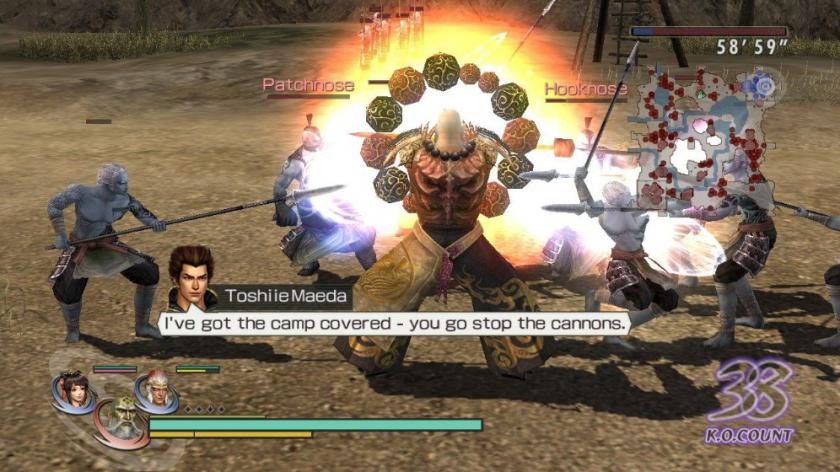Viewport: 840px width, 472px height.
Task: Click Toshiie Maeda's speaker portrait
Action: [x=189, y=275]
